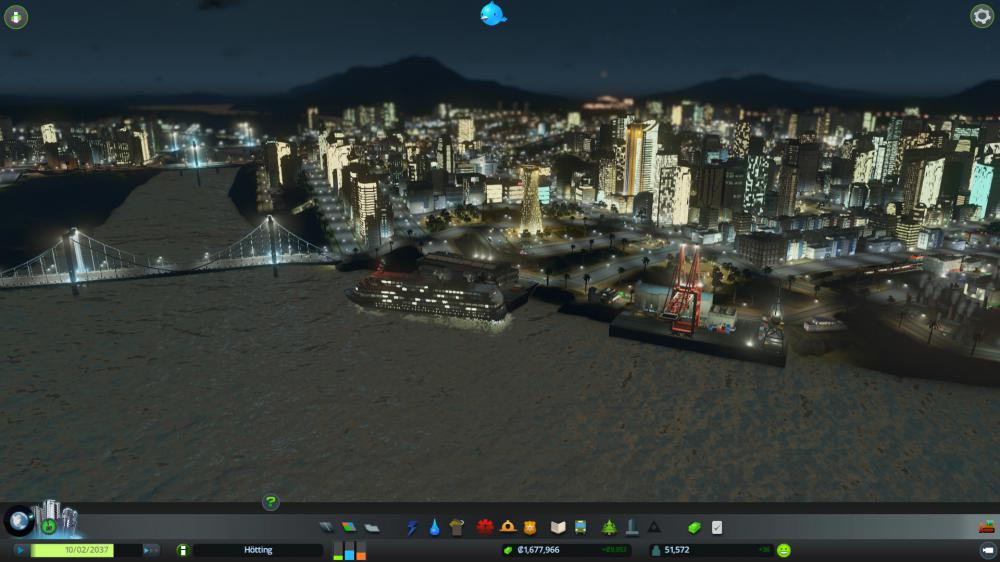This screenshot has height=562, width=1000.
Task: Activate the bulldozer tool
Action: 986,527
